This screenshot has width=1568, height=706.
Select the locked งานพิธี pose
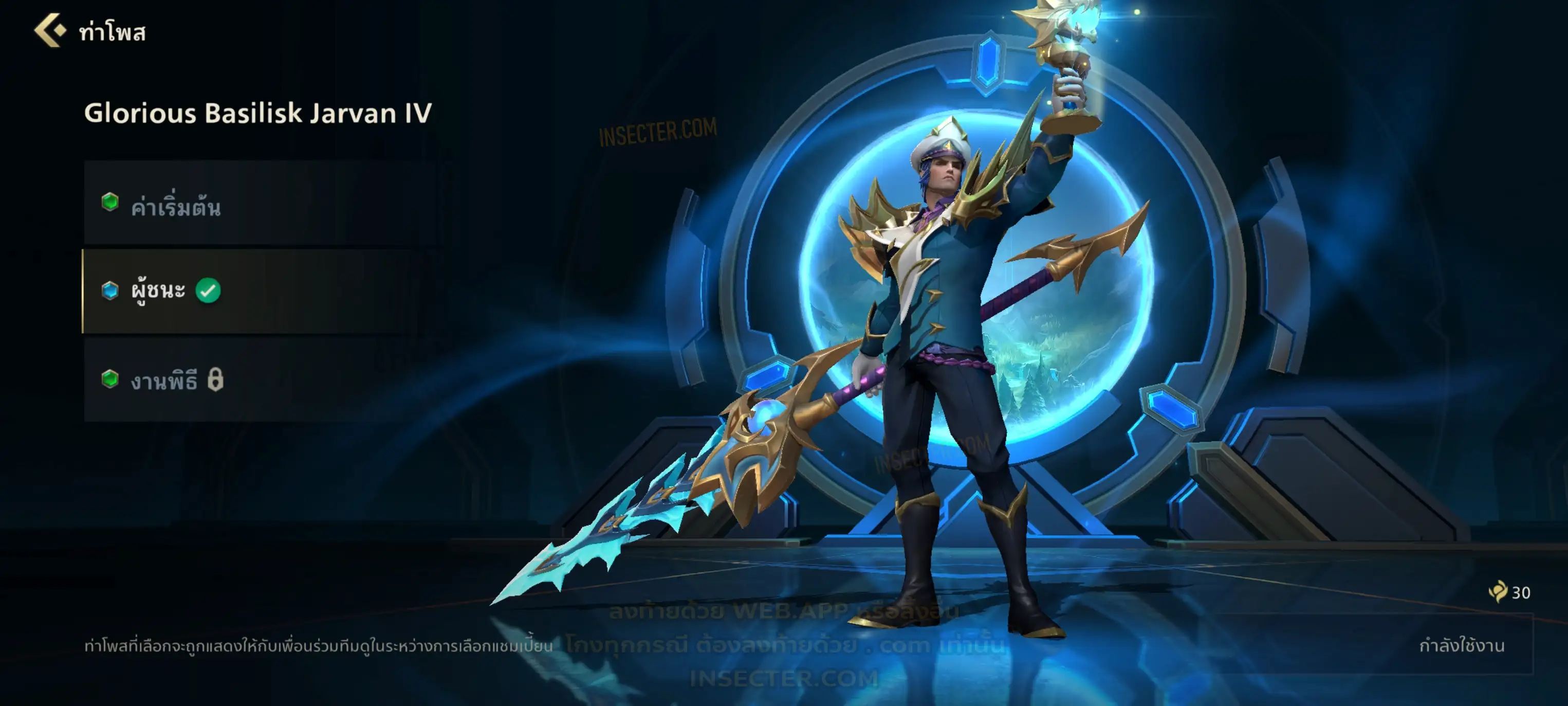pos(262,379)
